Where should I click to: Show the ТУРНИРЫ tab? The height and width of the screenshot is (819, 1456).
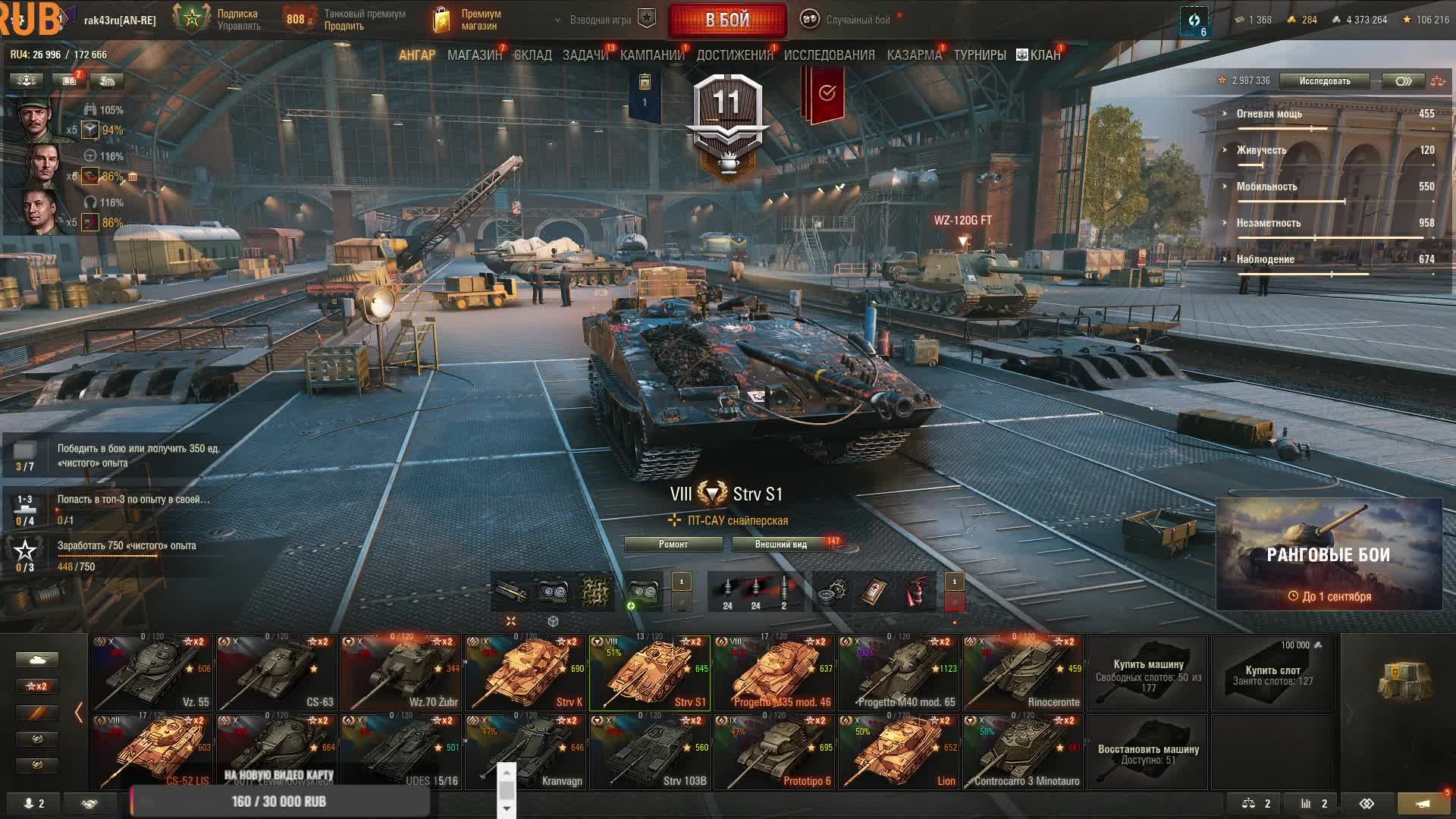point(979,55)
